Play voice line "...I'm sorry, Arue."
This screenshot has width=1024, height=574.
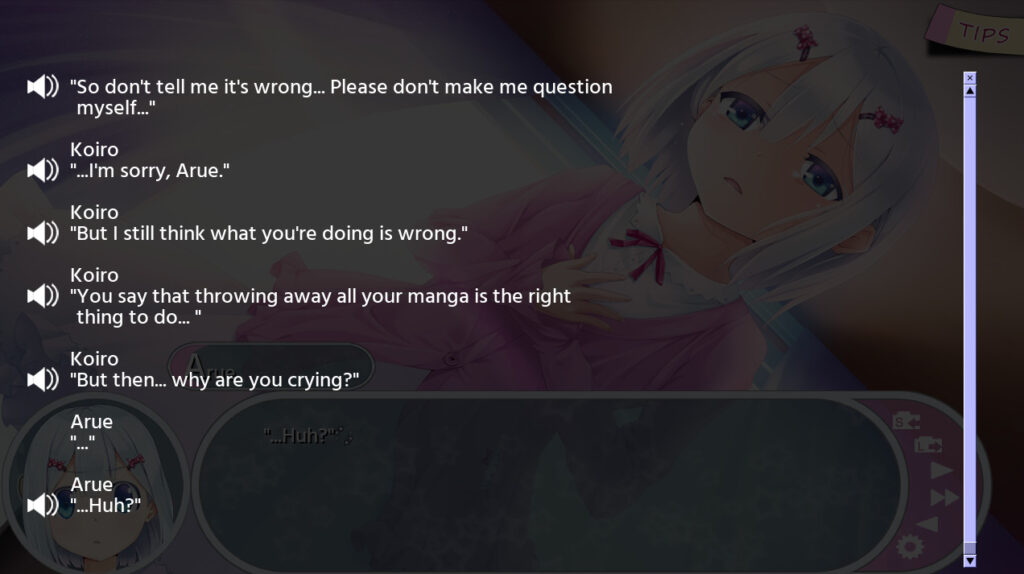[43, 170]
